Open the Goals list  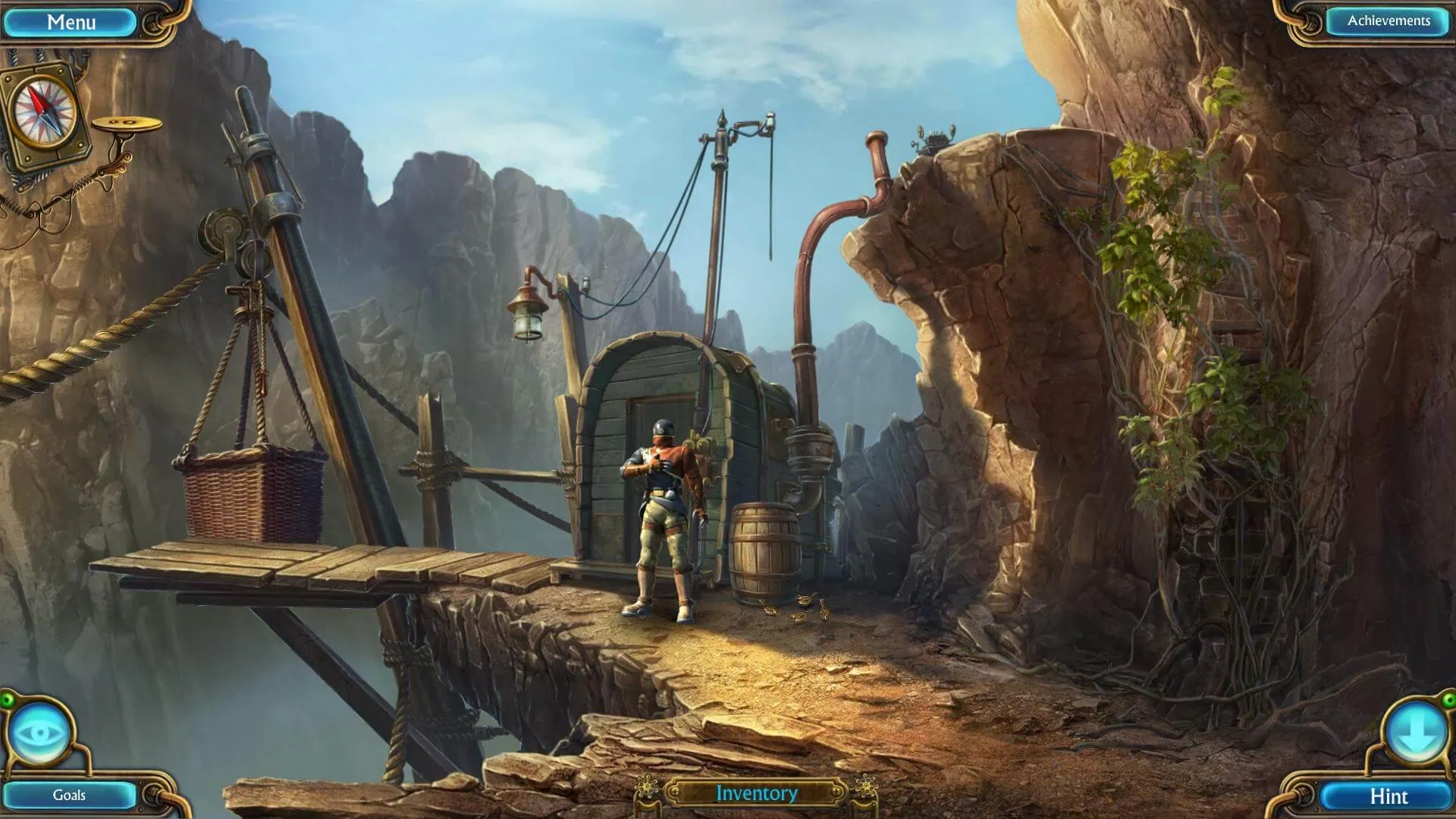coord(69,795)
